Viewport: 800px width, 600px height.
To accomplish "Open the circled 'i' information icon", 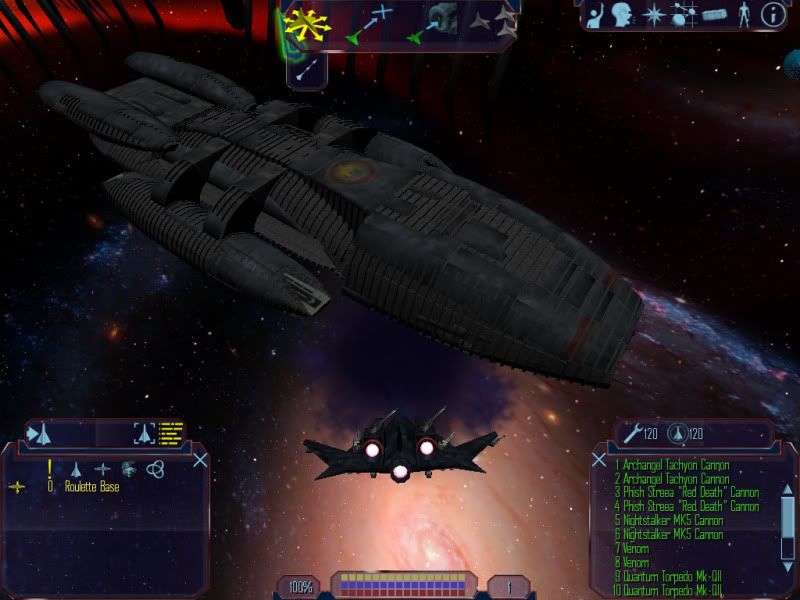I will click(772, 15).
